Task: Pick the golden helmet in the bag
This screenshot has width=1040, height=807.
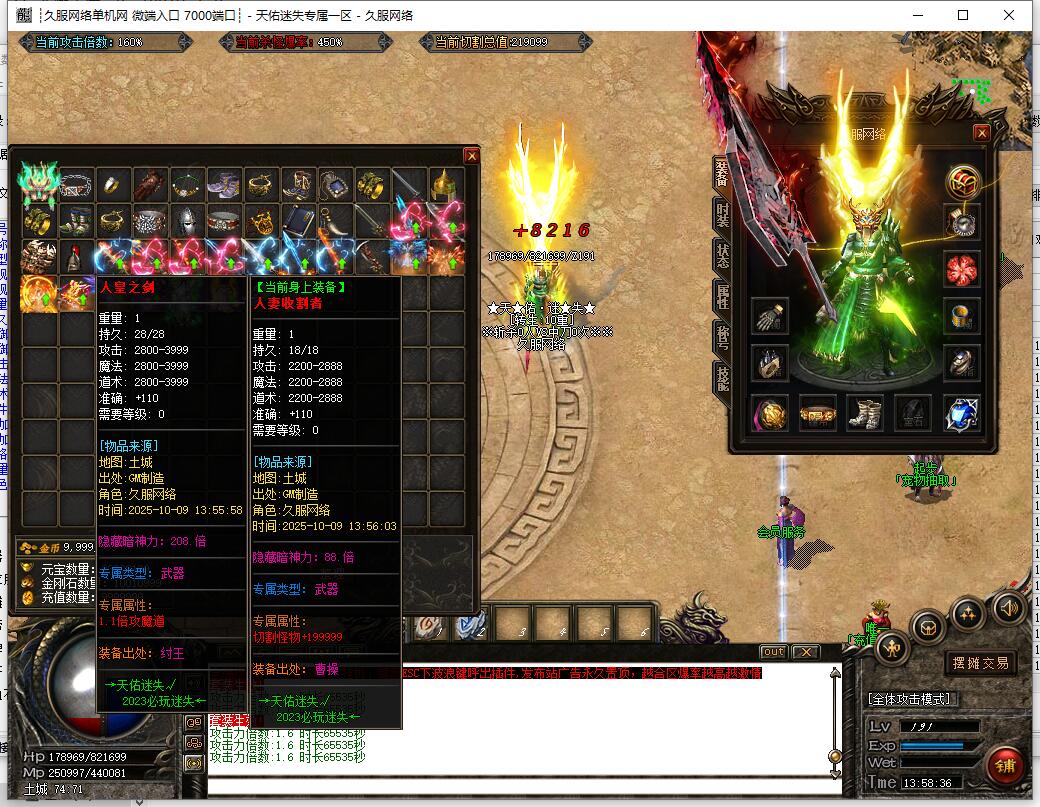Action: click(x=445, y=184)
